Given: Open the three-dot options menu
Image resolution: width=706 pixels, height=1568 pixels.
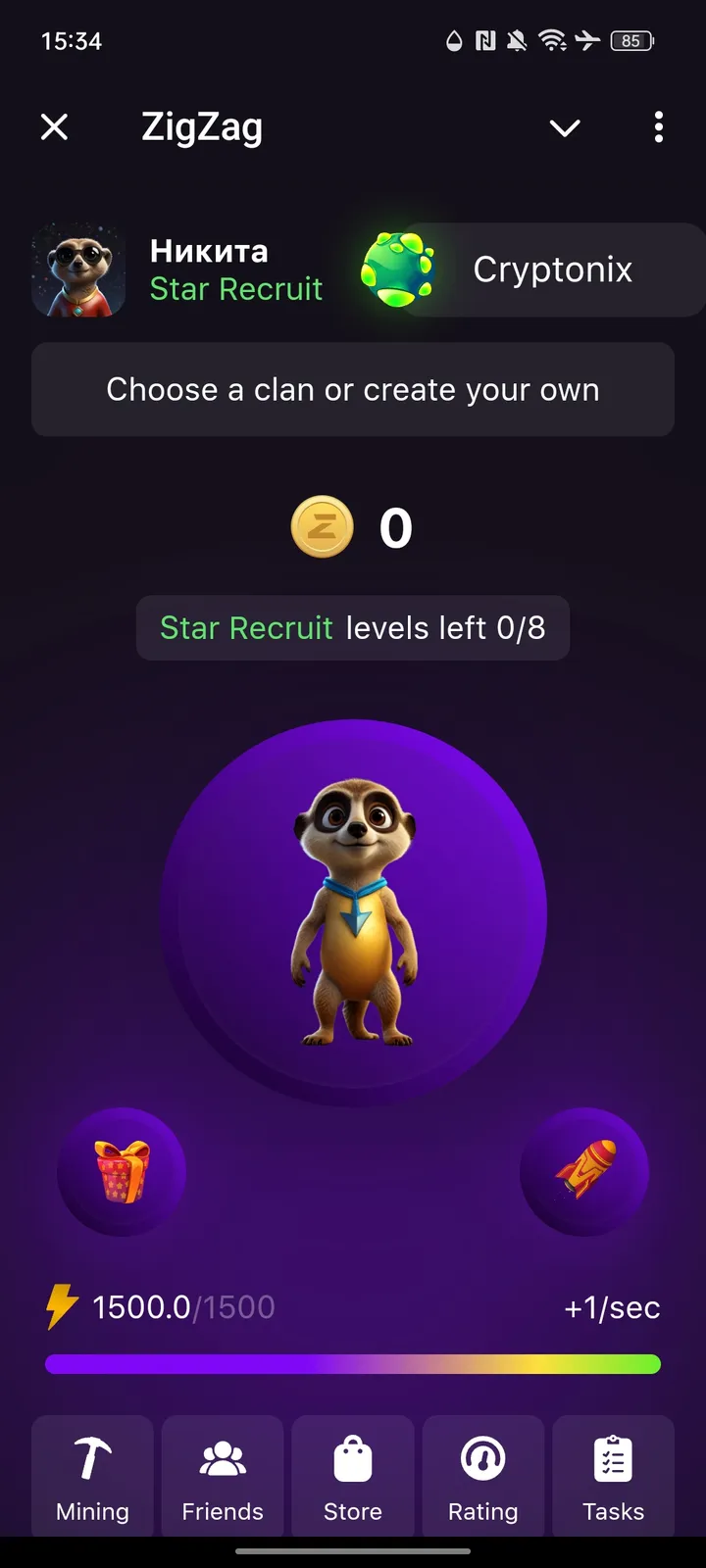Looking at the screenshot, I should coord(658,127).
